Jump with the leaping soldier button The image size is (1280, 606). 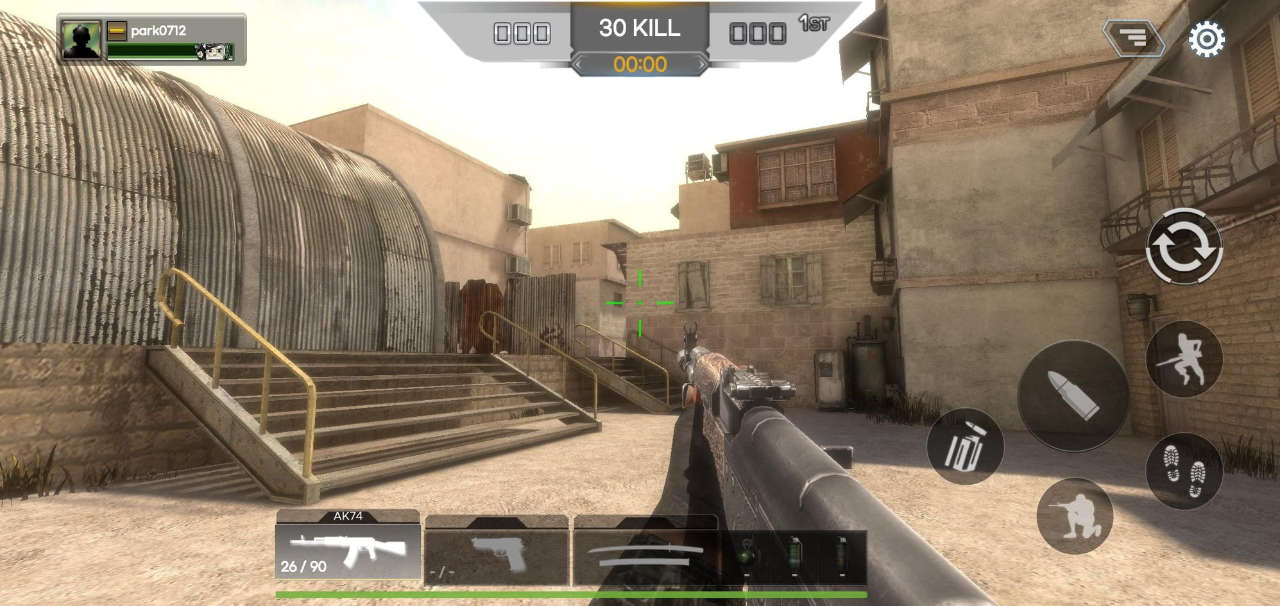pyautogui.click(x=1184, y=359)
